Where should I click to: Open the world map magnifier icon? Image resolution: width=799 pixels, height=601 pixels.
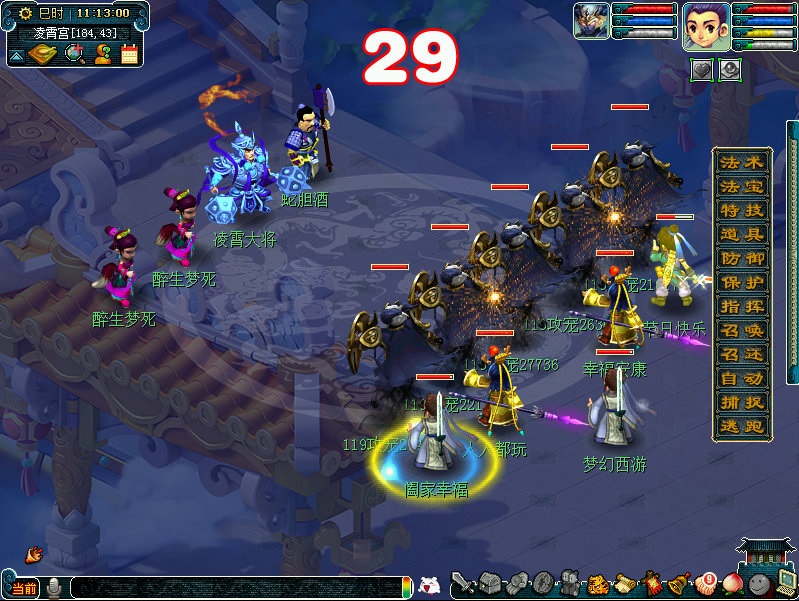point(74,53)
